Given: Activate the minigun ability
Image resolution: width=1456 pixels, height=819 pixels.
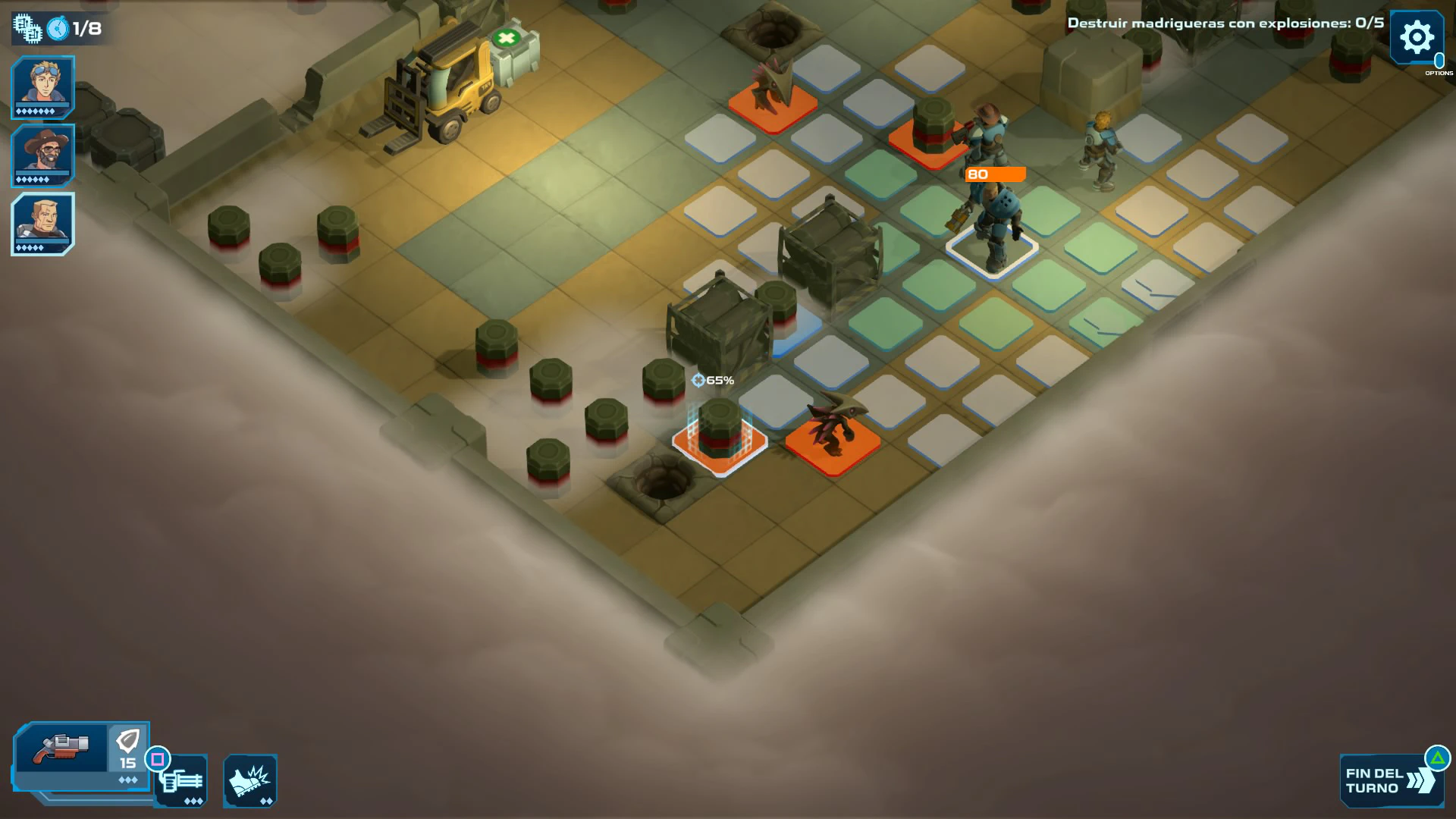Looking at the screenshot, I should coord(182,782).
